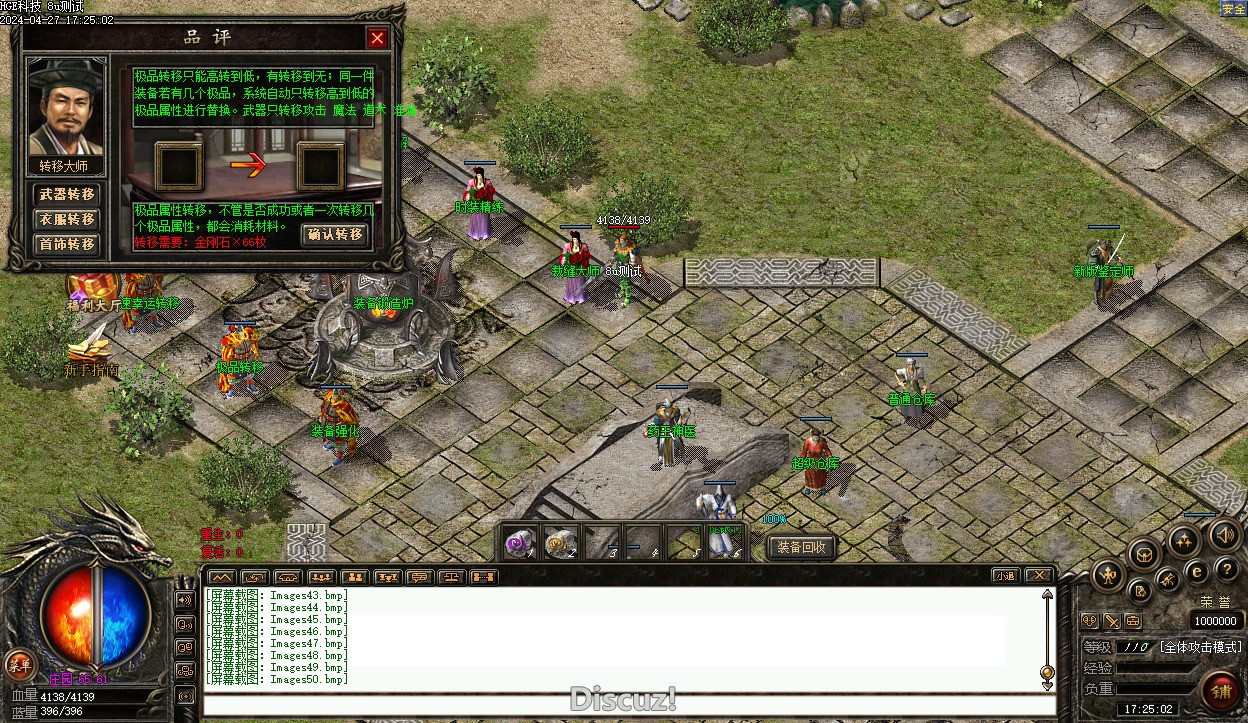Open the 装备回收 equipment recycle panel
The width and height of the screenshot is (1248, 723).
(x=801, y=547)
